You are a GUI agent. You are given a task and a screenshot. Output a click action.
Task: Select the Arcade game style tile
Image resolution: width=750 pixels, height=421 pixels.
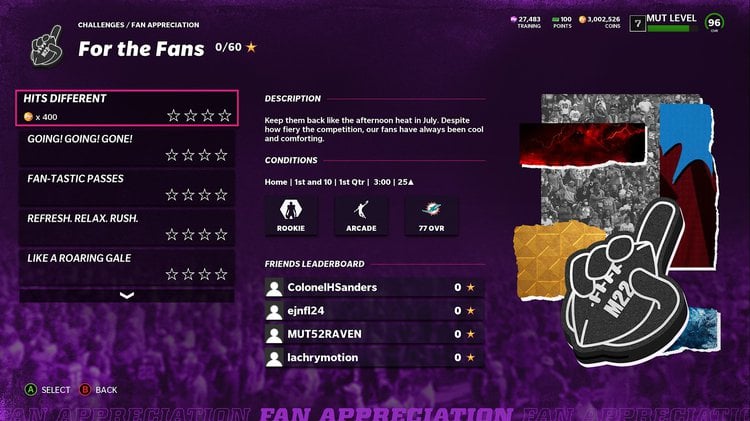click(x=361, y=216)
